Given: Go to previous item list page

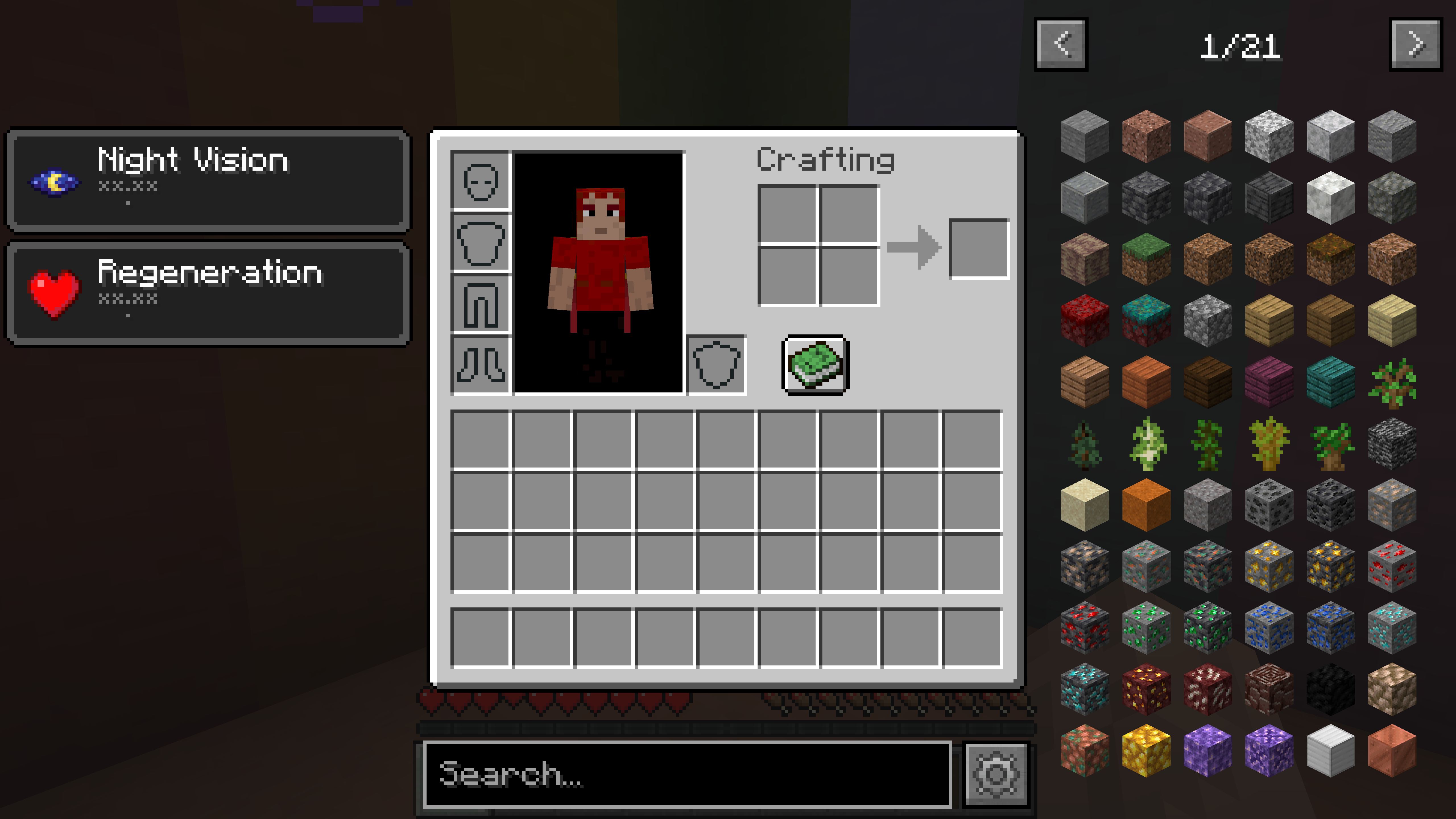Looking at the screenshot, I should pos(1061,45).
